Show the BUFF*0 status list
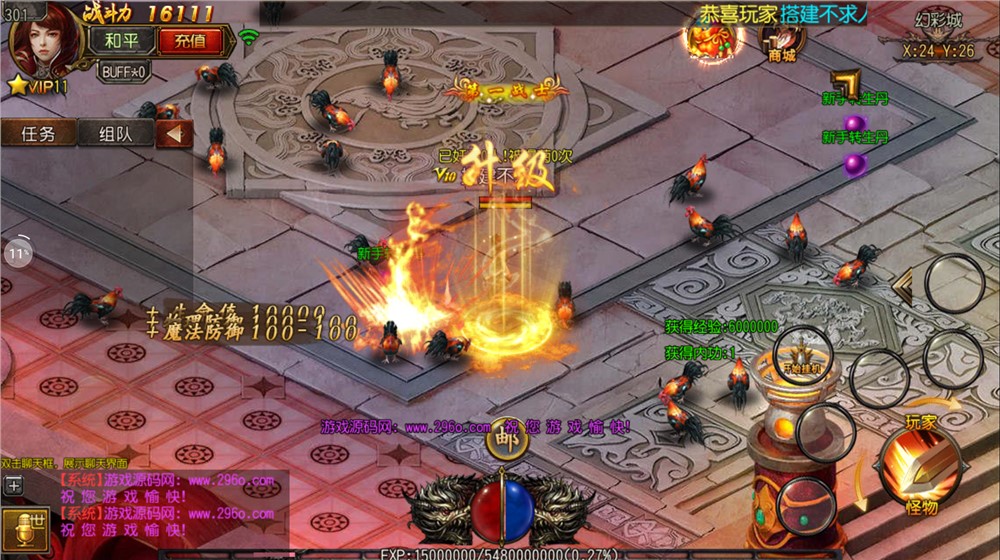 point(123,71)
